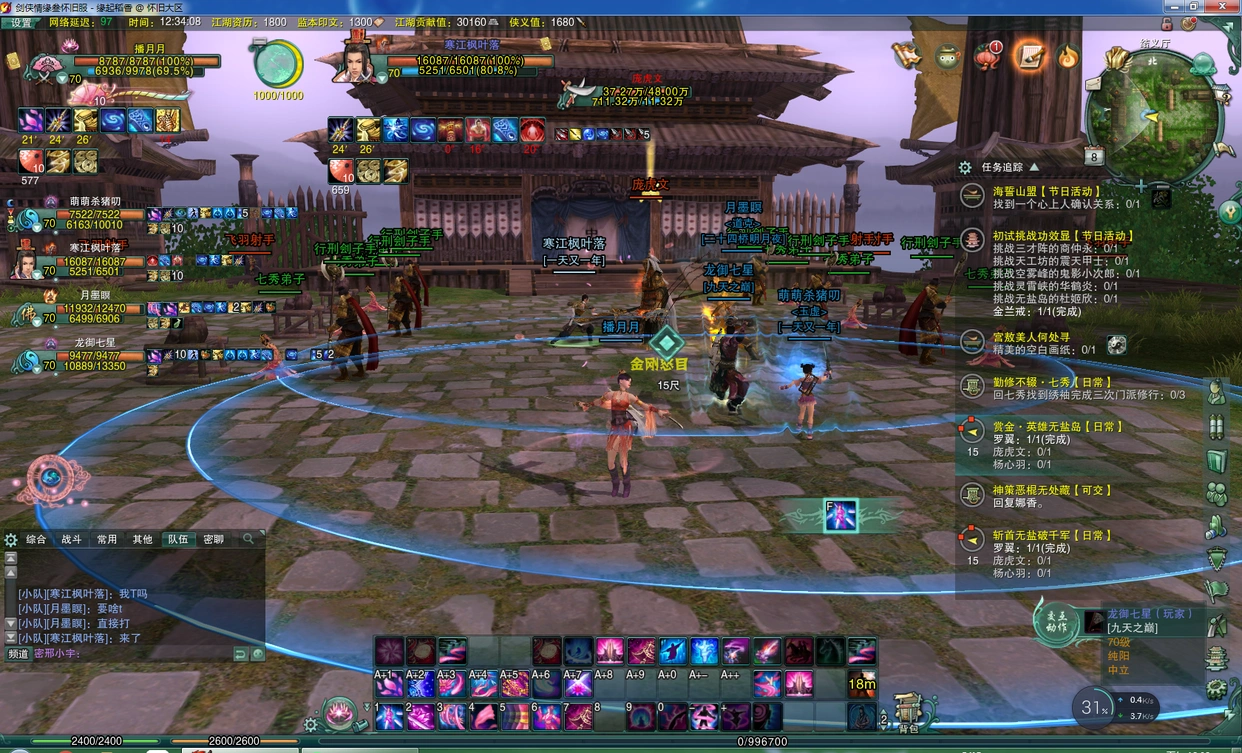Switch to the 队伍 chat tab
Viewport: 1242px width, 753px height.
[178, 539]
